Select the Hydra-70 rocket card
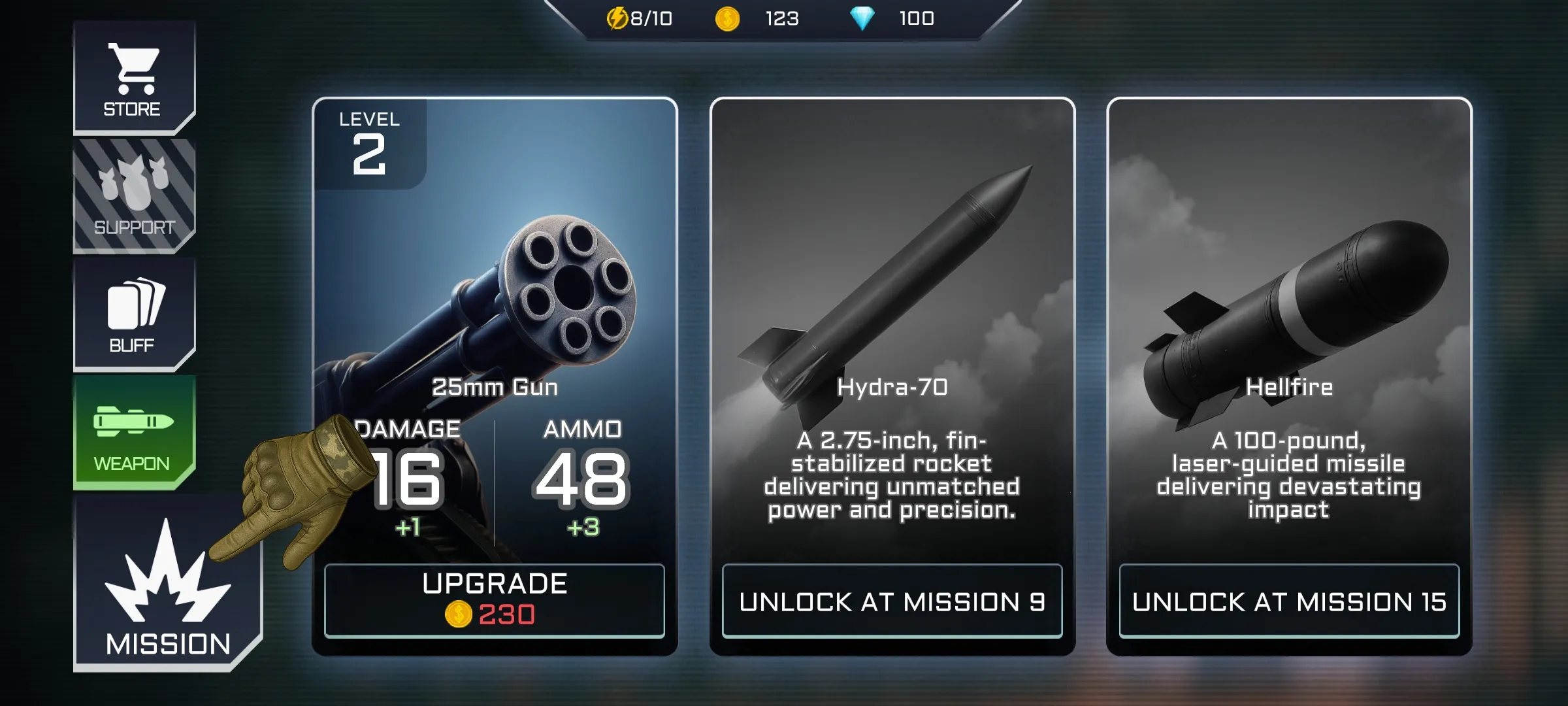Viewport: 1568px width, 706px height. tap(896, 294)
